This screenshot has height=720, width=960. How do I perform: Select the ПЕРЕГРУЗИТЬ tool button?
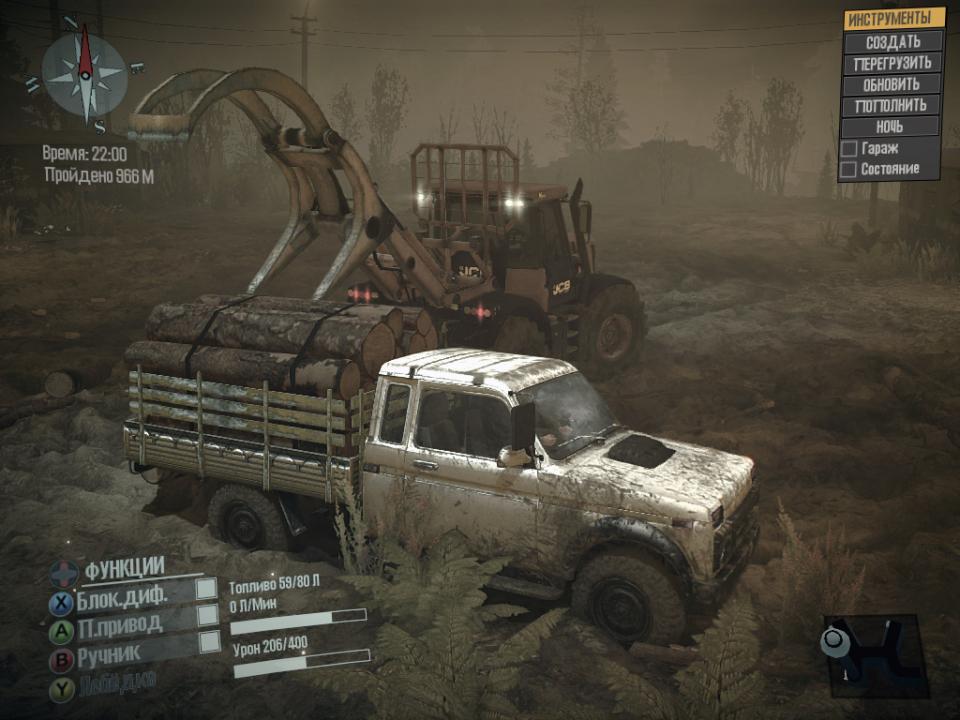click(893, 63)
